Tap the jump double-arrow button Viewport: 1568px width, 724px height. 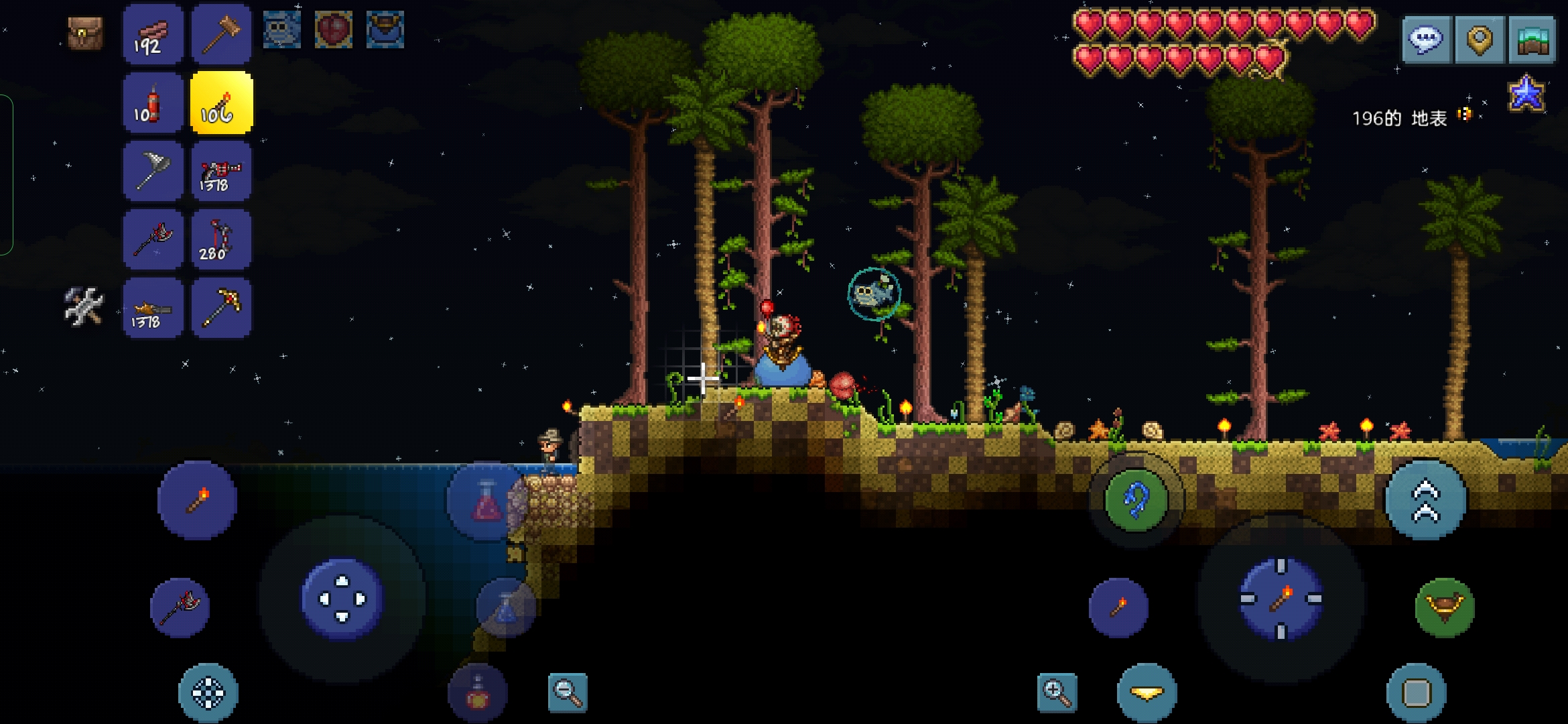coord(1426,501)
